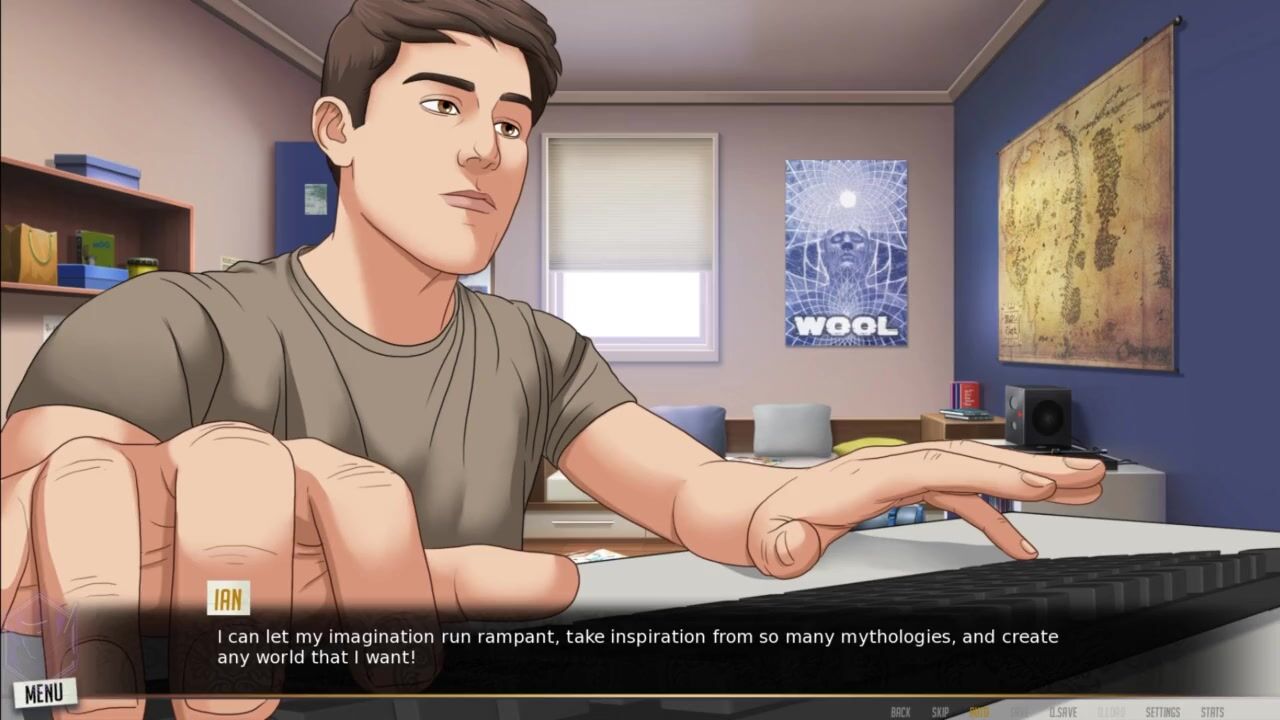Go back with the BACK button
Screen dimensions: 1280x720
coord(900,712)
